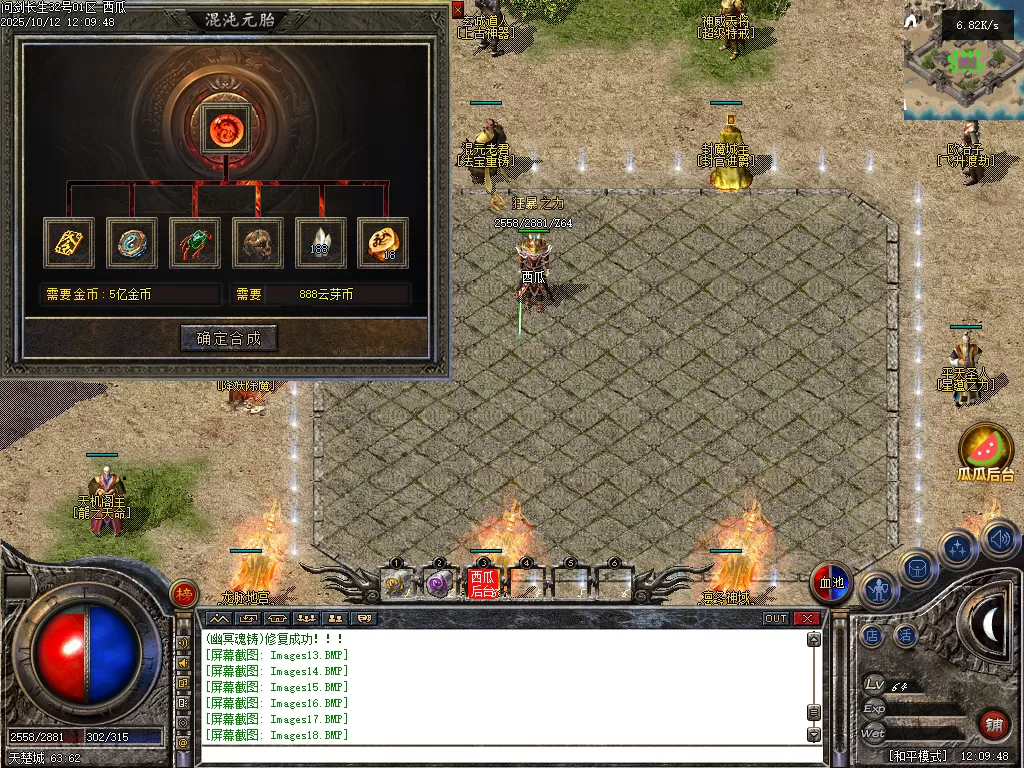Select the golden talisman material slot
This screenshot has width=1024, height=768.
click(x=69, y=243)
